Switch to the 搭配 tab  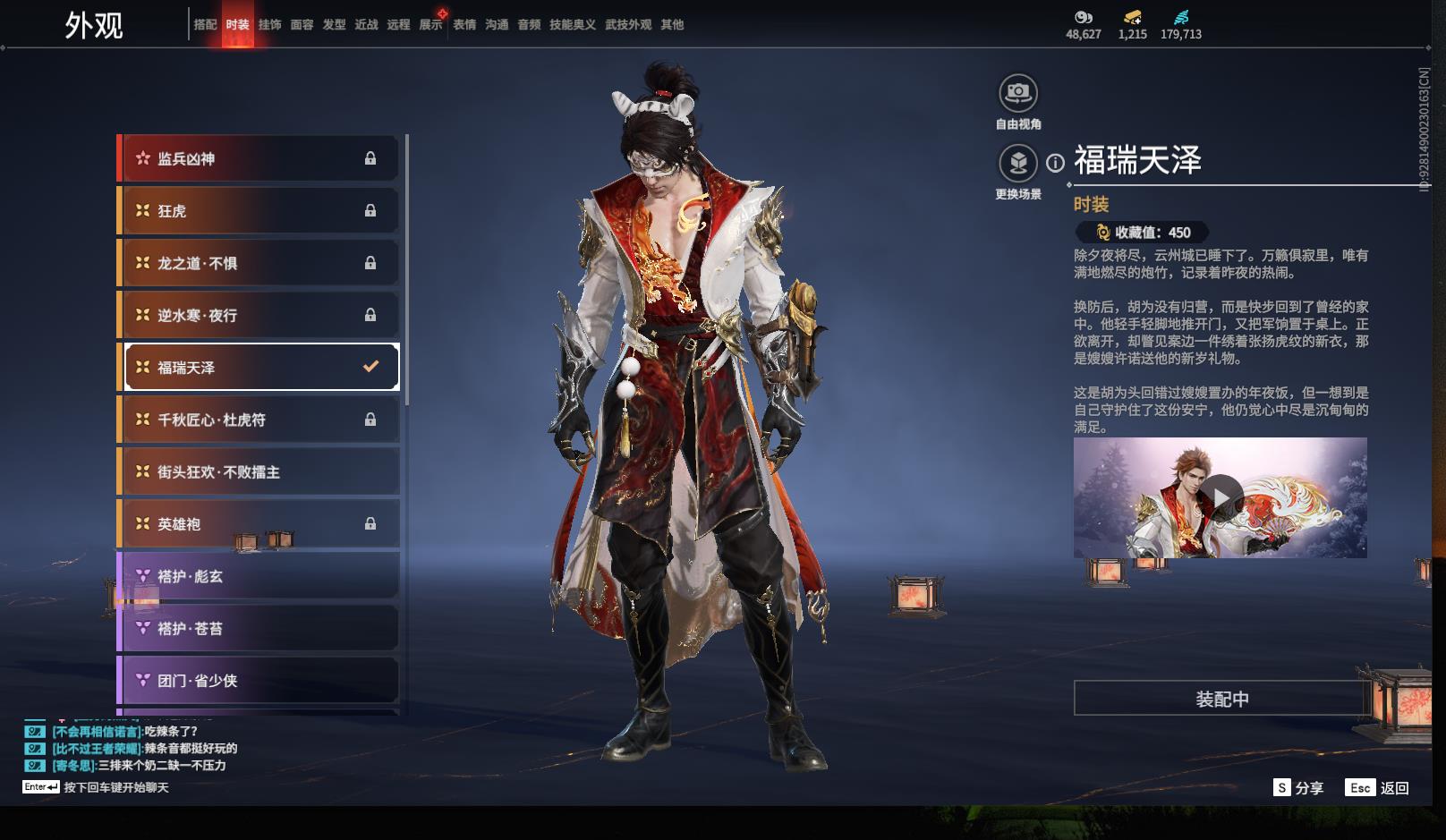205,25
